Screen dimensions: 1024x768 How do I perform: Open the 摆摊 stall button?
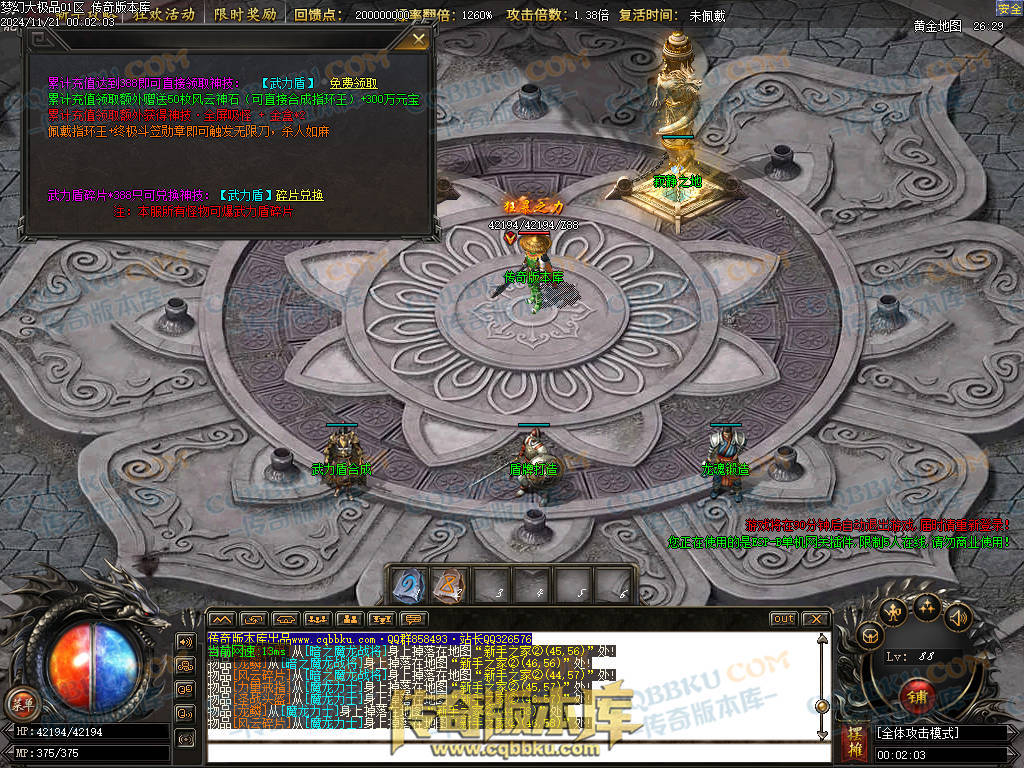tap(855, 741)
